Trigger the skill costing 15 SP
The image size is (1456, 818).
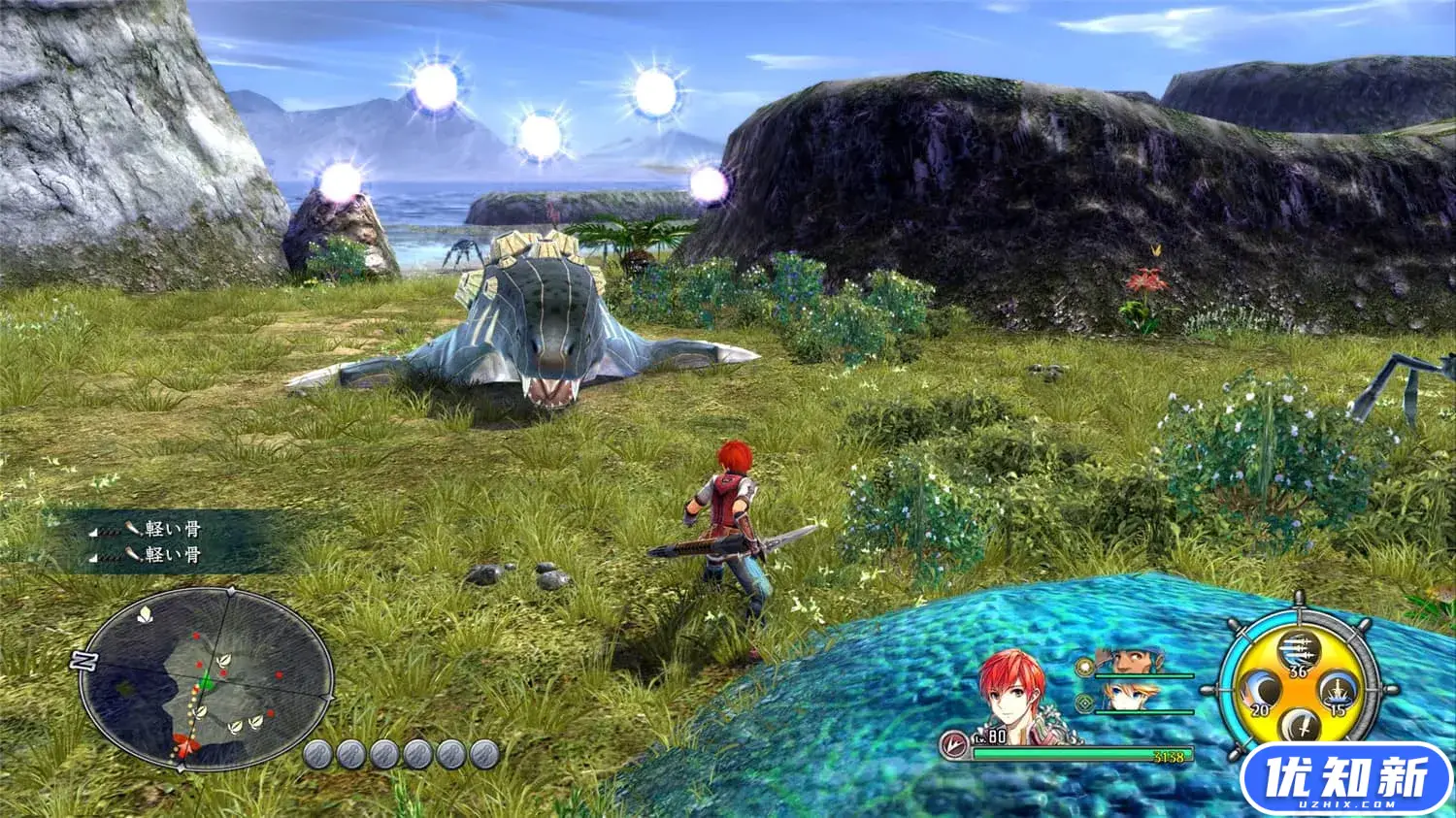coord(1338,692)
